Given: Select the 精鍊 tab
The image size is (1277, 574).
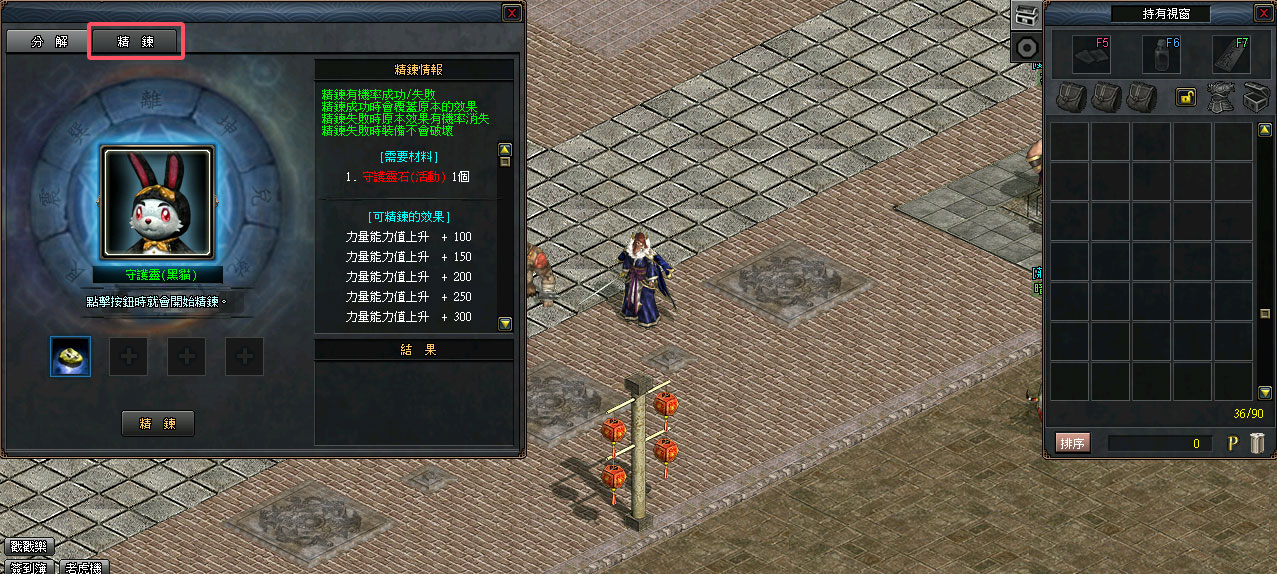Looking at the screenshot, I should (x=134, y=41).
